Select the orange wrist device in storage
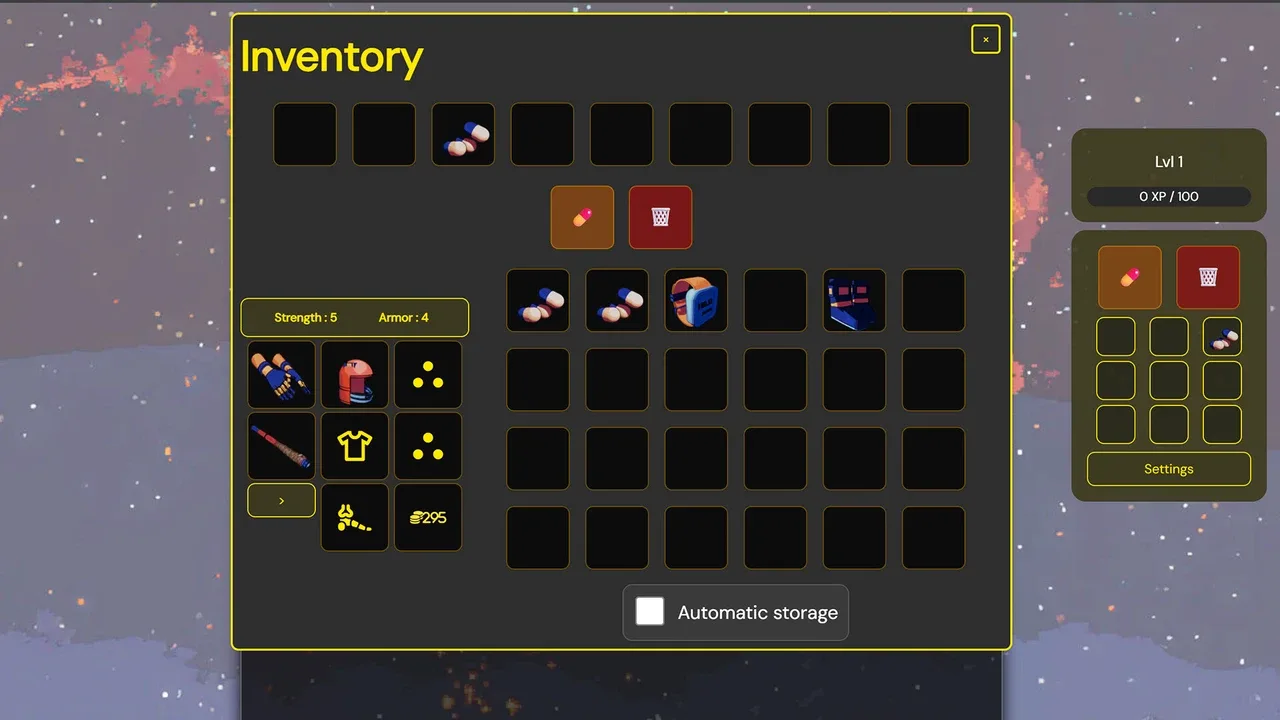 tap(696, 300)
